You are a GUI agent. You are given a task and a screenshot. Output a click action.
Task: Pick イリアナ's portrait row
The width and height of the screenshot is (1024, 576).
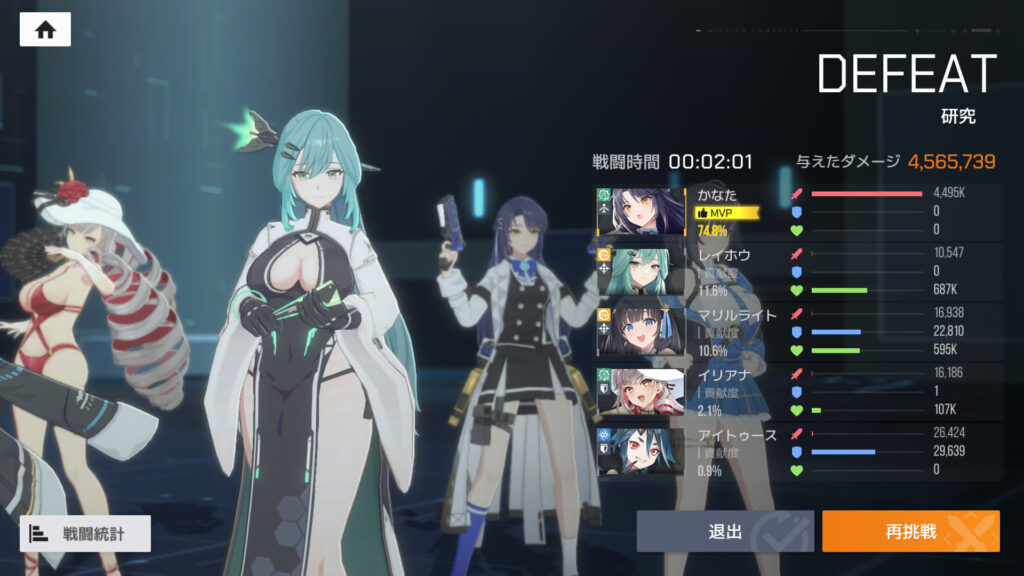[x=641, y=391]
